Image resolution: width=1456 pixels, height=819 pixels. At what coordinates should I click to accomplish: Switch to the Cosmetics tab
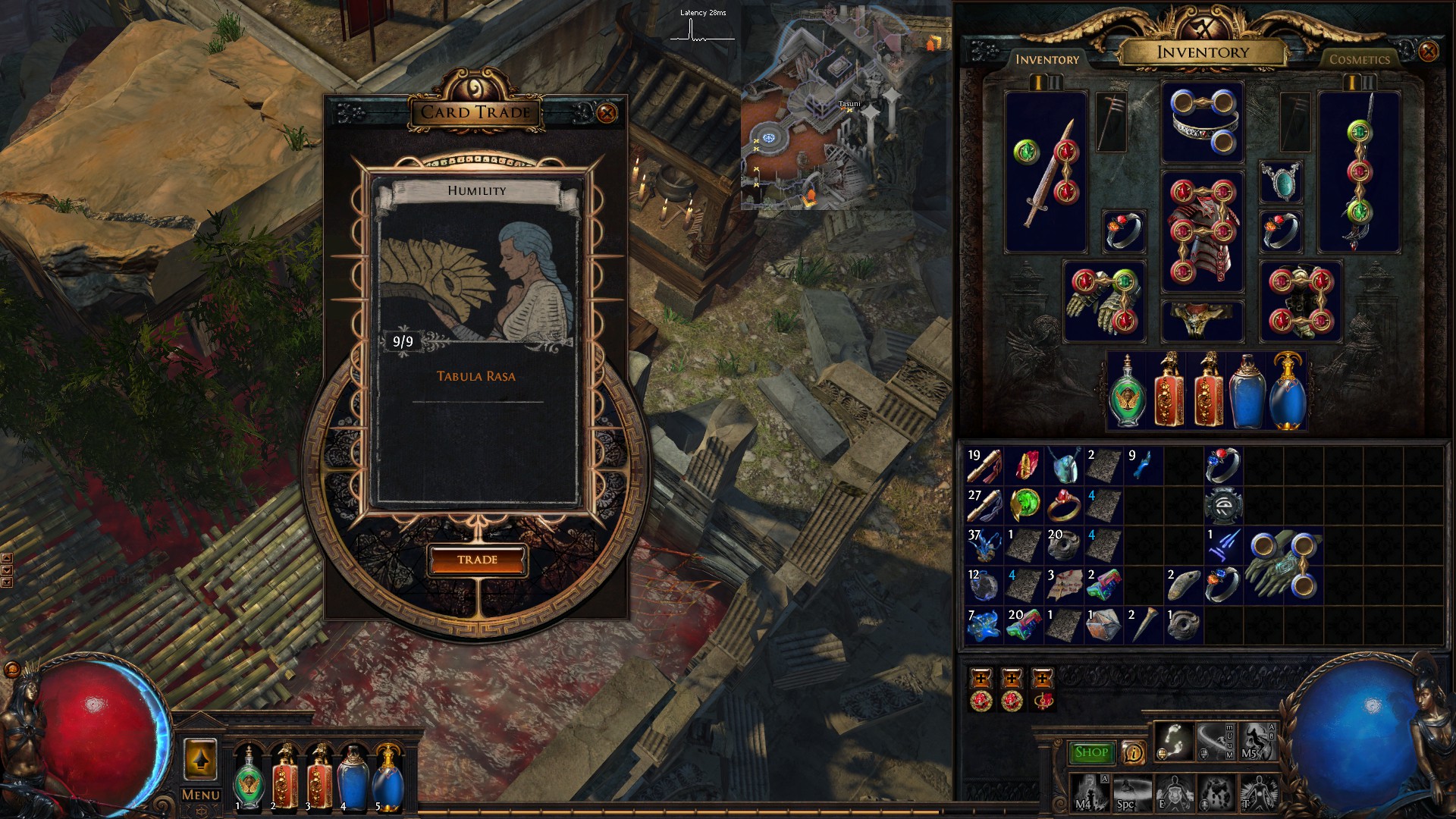tap(1360, 60)
